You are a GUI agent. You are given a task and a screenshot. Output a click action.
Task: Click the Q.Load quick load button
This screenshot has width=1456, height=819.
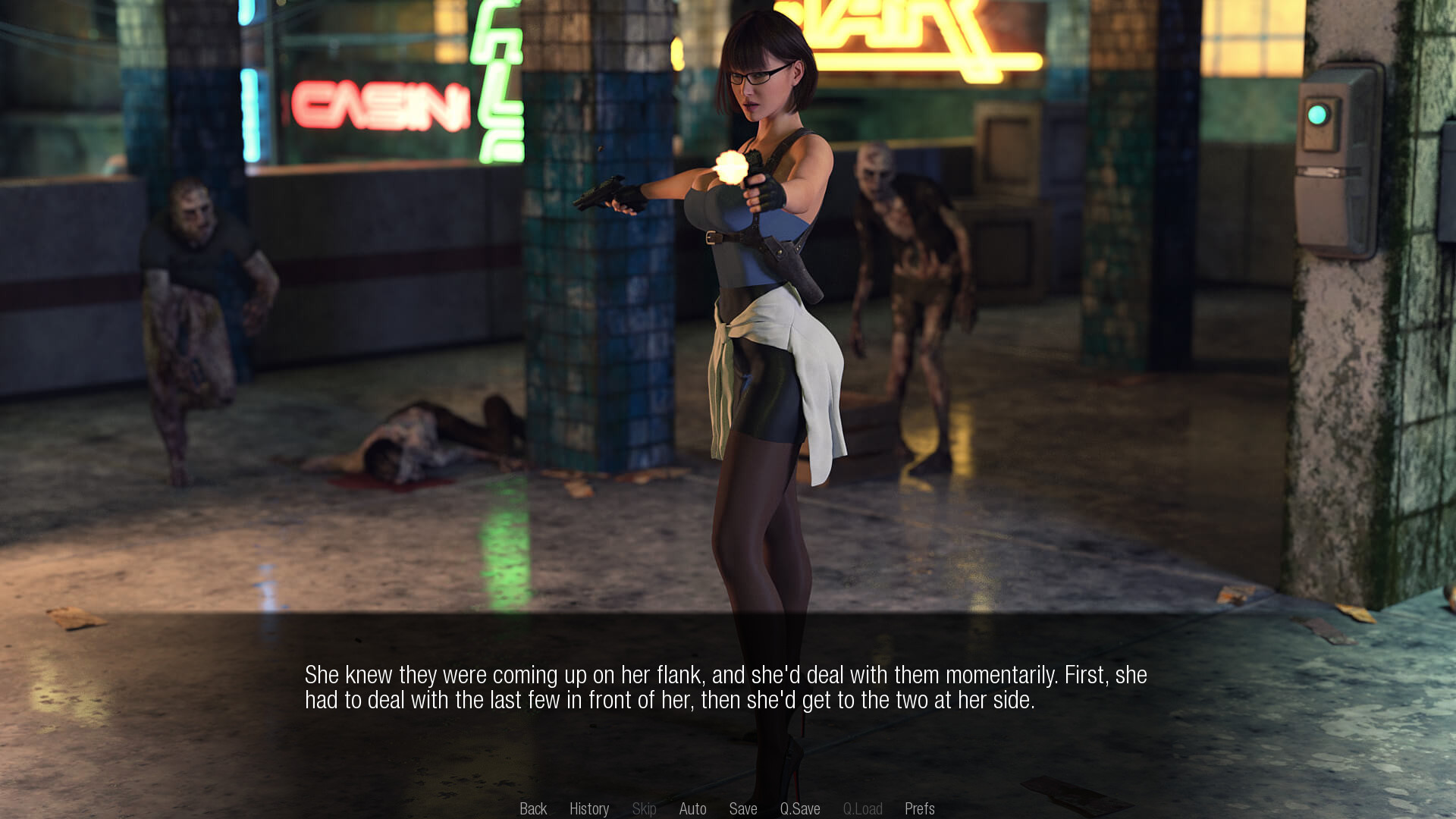coord(862,808)
